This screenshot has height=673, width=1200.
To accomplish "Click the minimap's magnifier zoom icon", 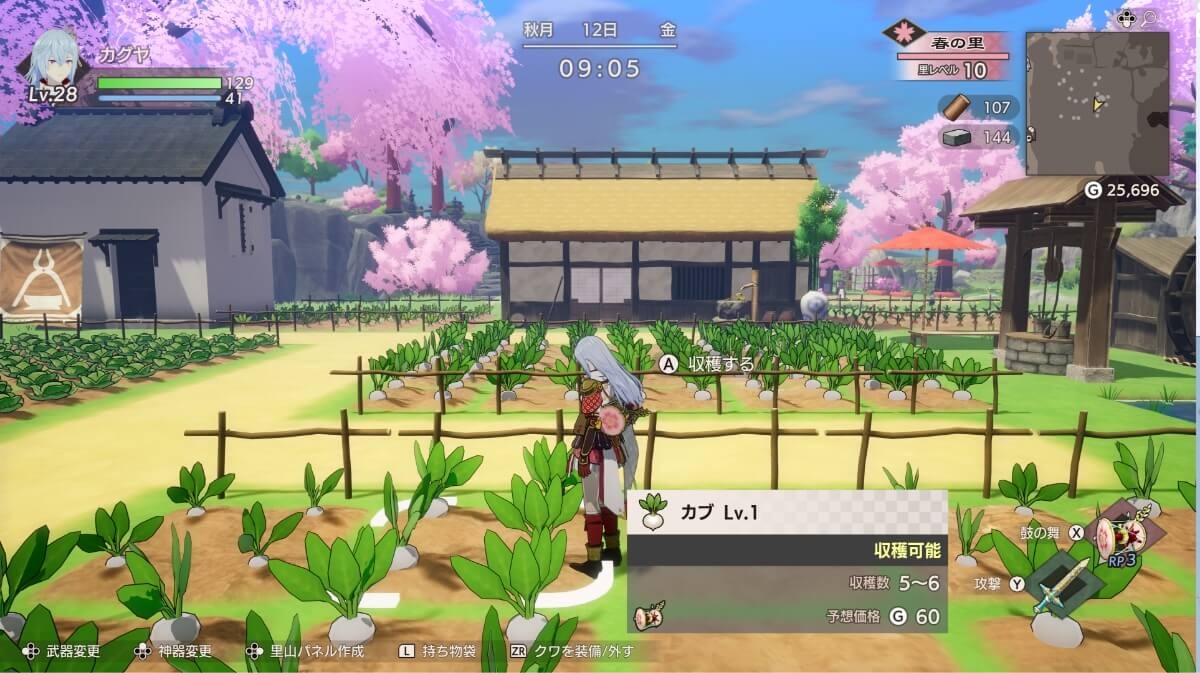I will (1150, 18).
